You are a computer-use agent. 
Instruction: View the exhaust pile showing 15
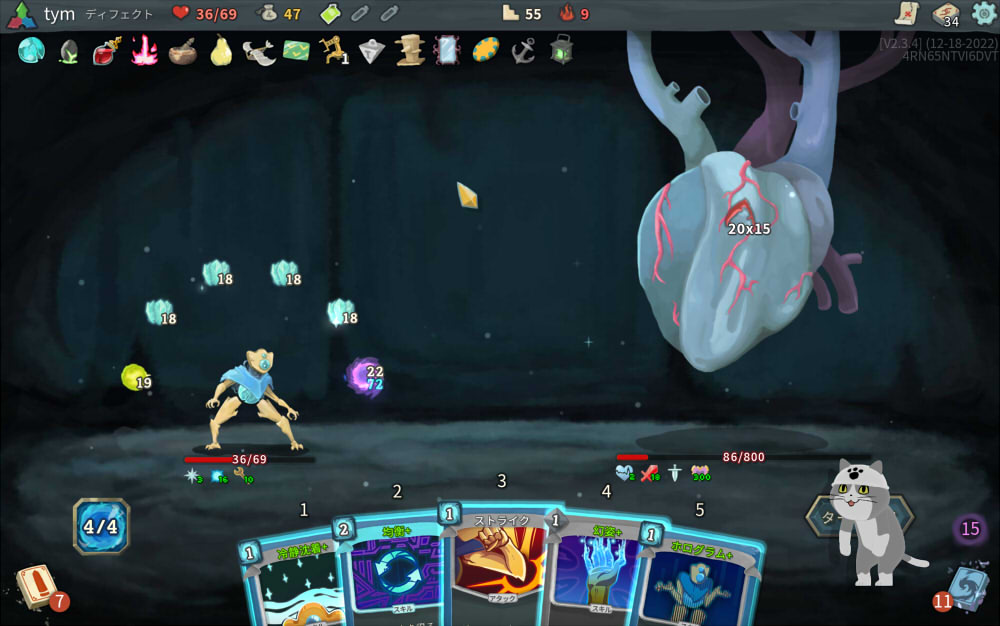(970, 529)
